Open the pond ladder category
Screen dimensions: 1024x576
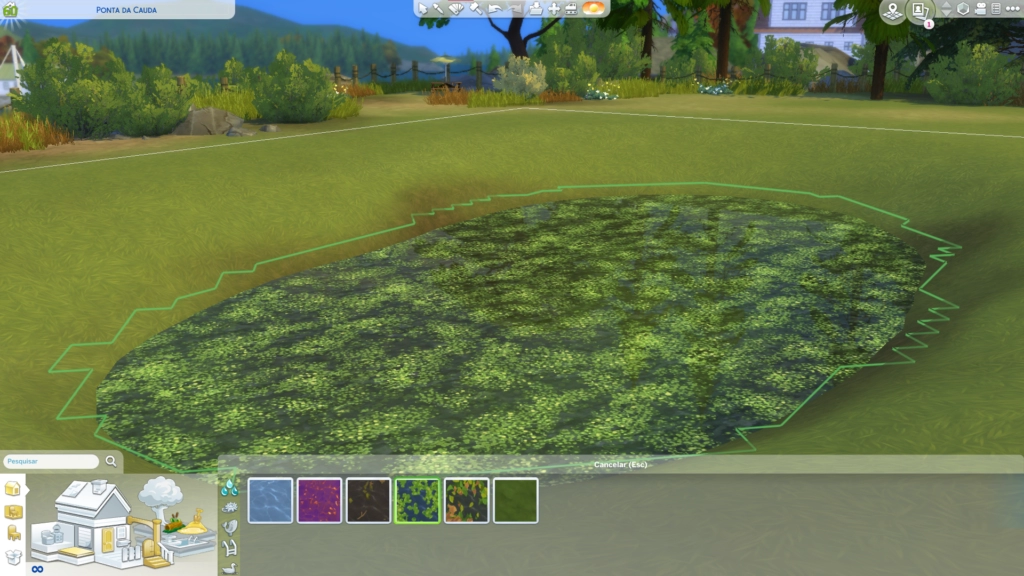pyautogui.click(x=230, y=547)
